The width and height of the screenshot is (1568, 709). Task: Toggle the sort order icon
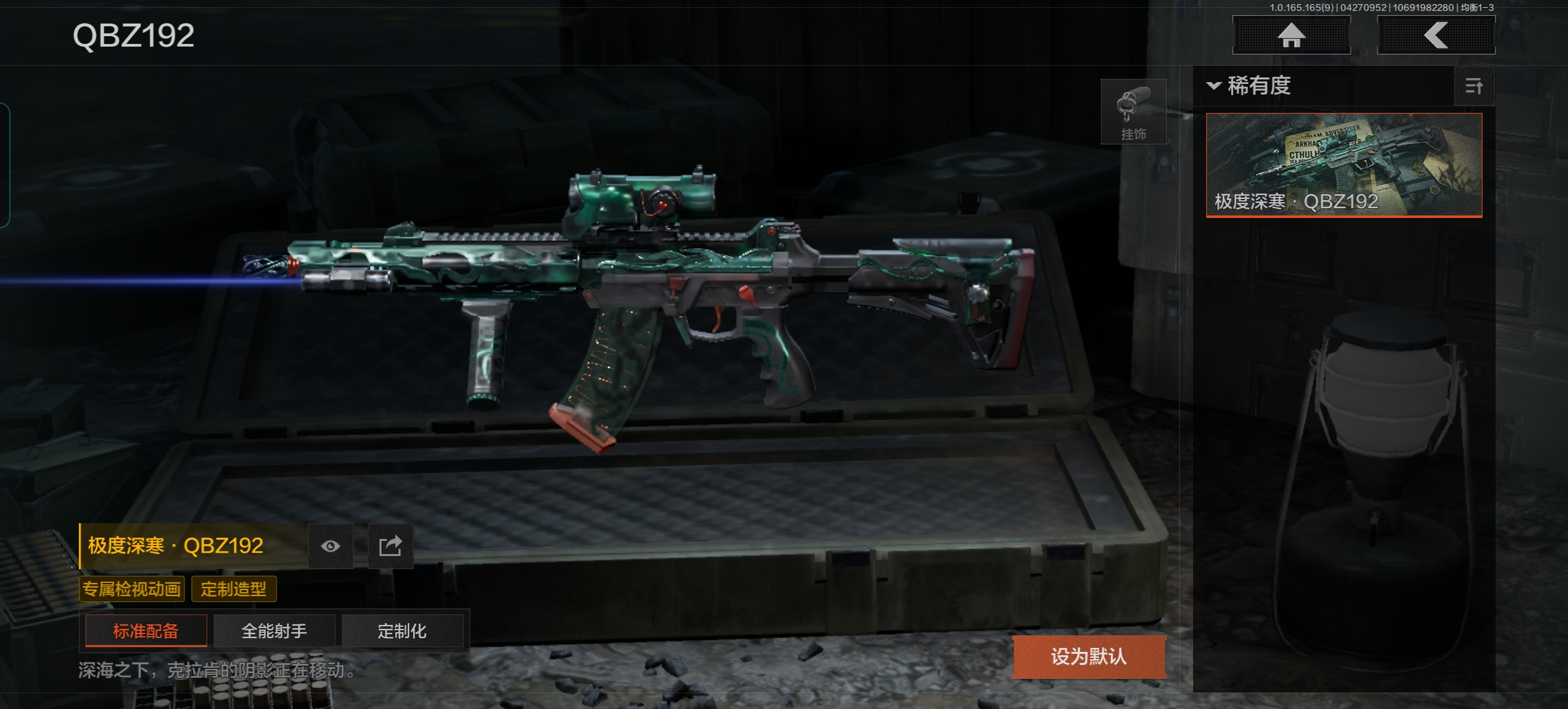click(1473, 86)
